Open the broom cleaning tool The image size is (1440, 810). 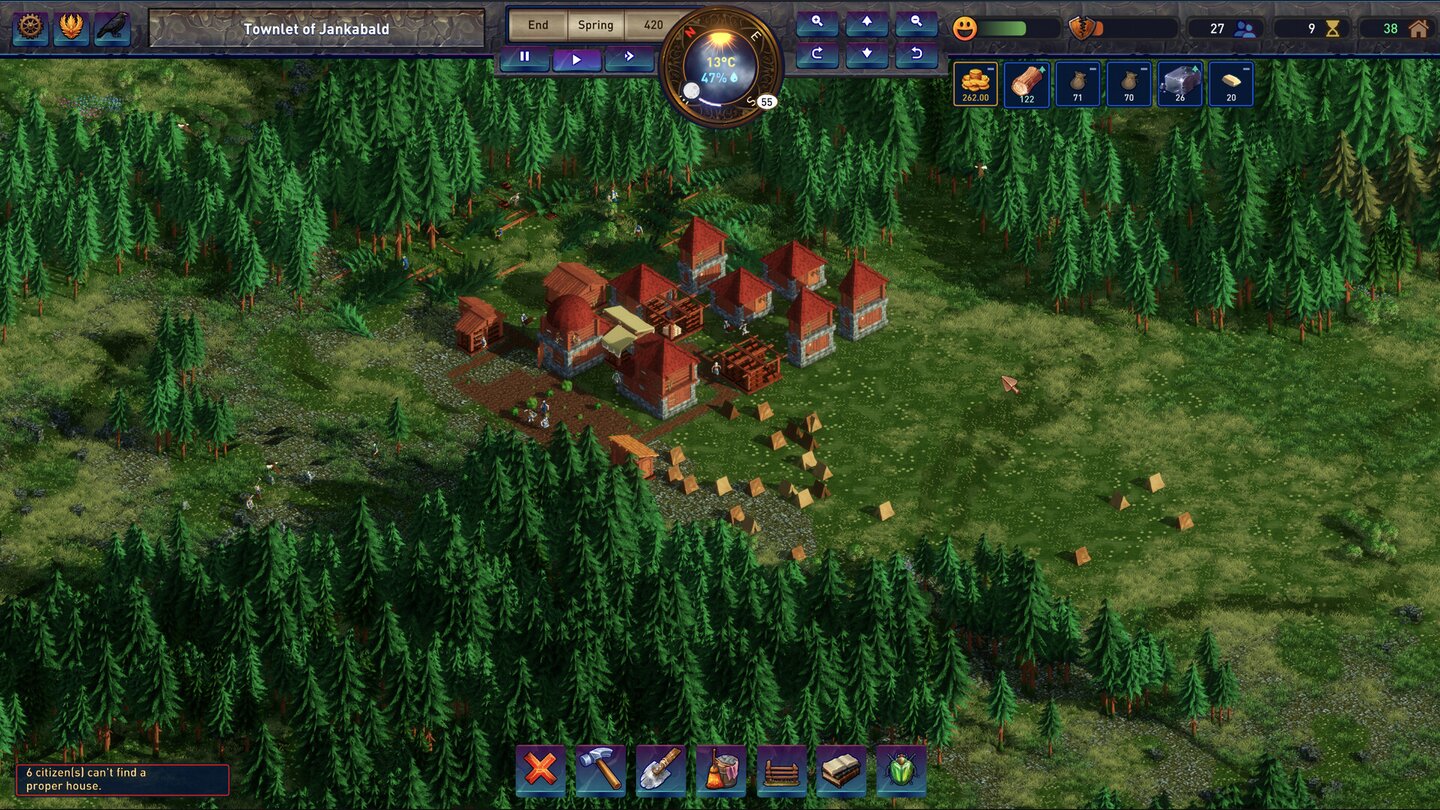pyautogui.click(x=721, y=770)
